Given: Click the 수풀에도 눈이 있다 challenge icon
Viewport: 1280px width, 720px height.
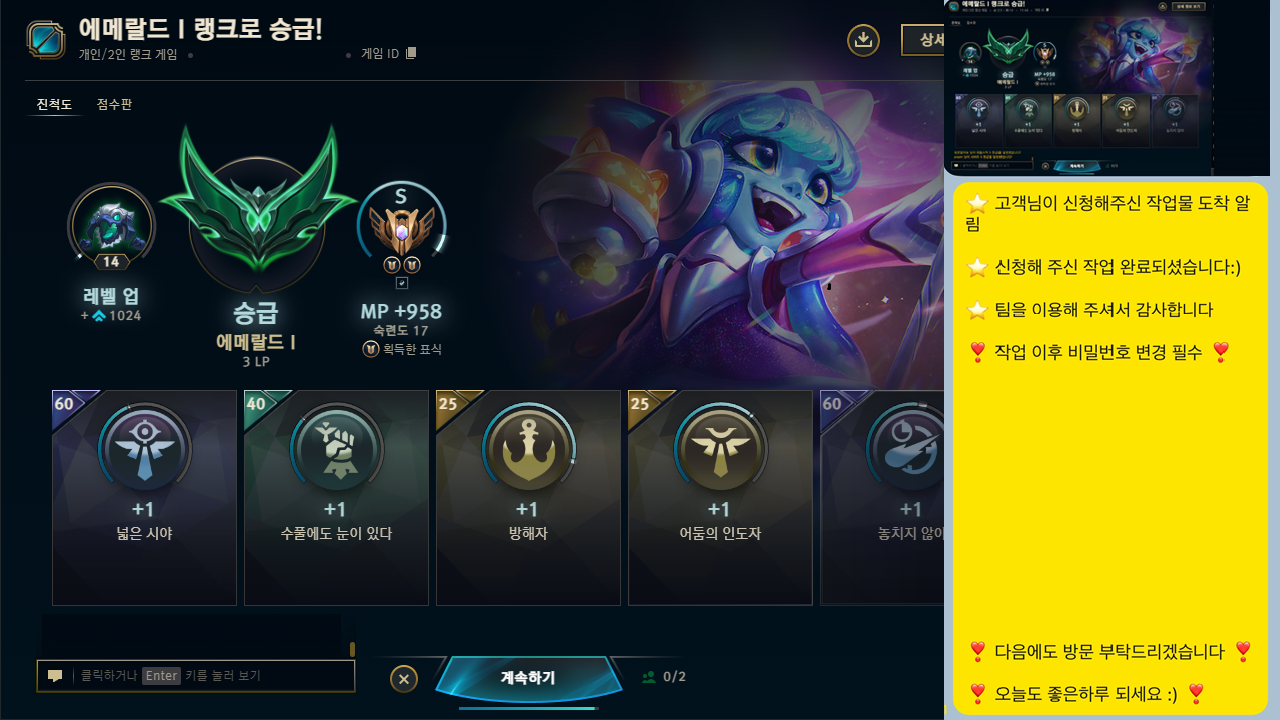Looking at the screenshot, I should tap(336, 448).
